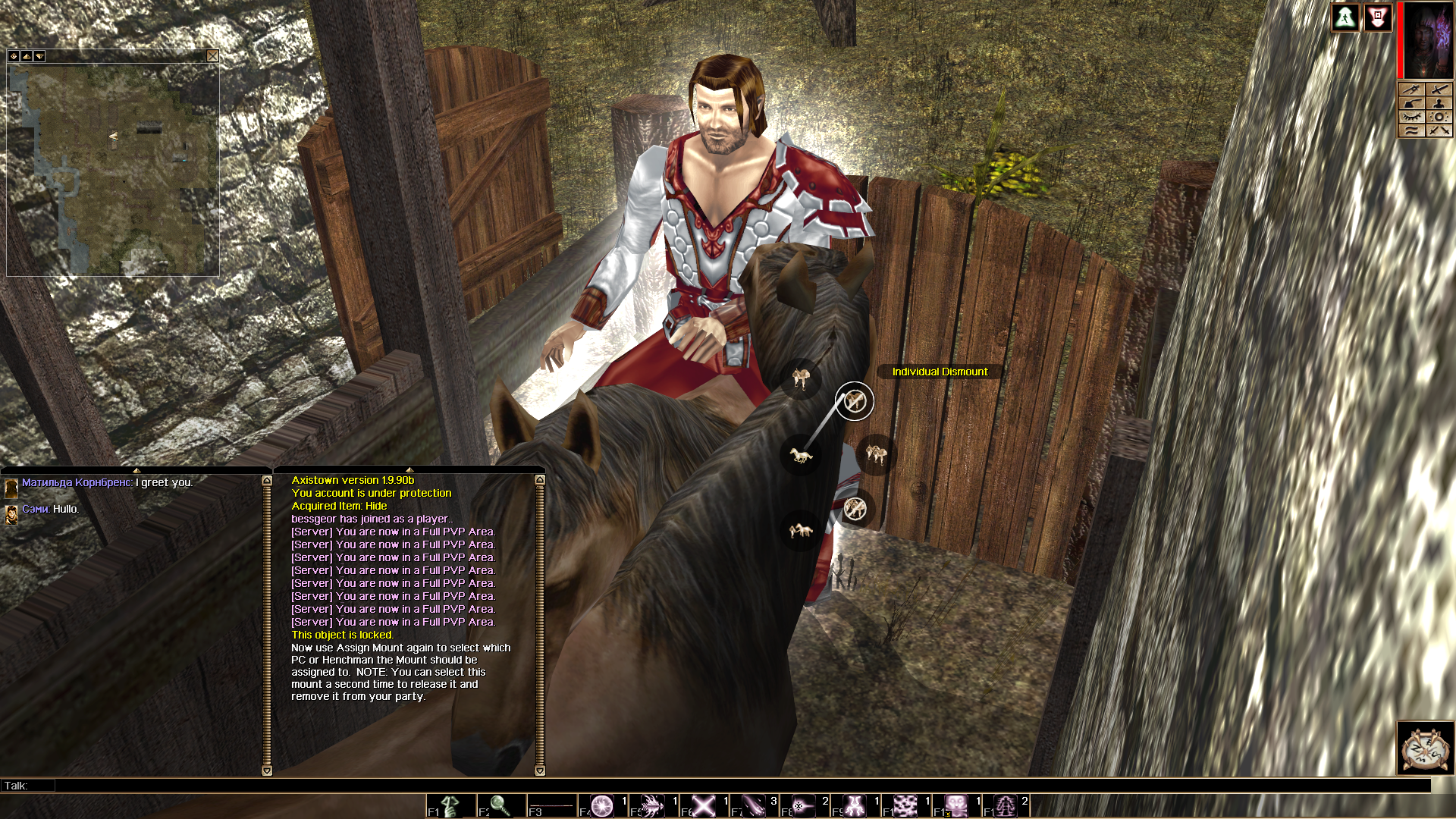The width and height of the screenshot is (1456, 819).
Task: Select the person leading horse radial option
Action: [801, 530]
